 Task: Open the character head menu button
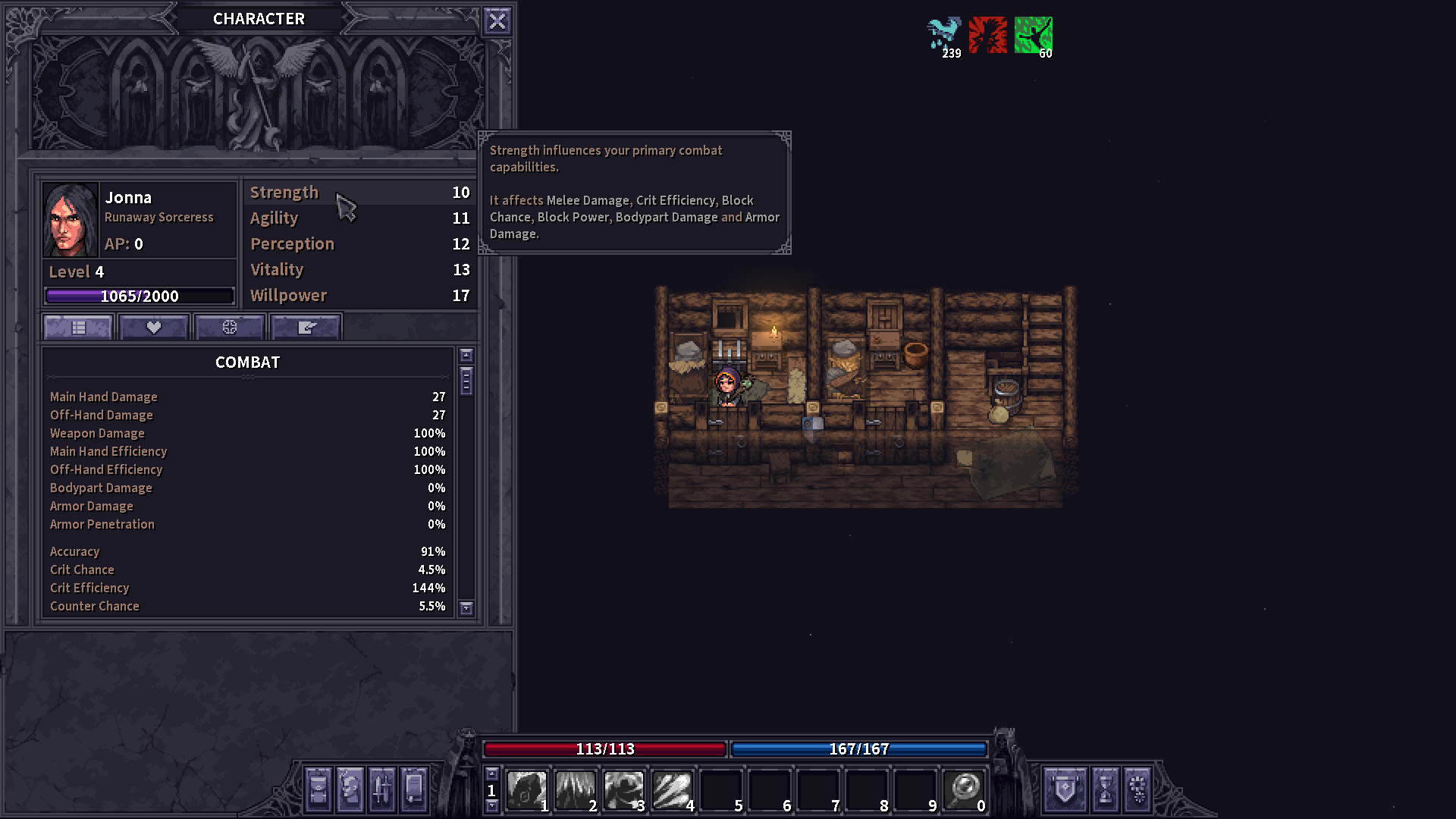point(350,789)
